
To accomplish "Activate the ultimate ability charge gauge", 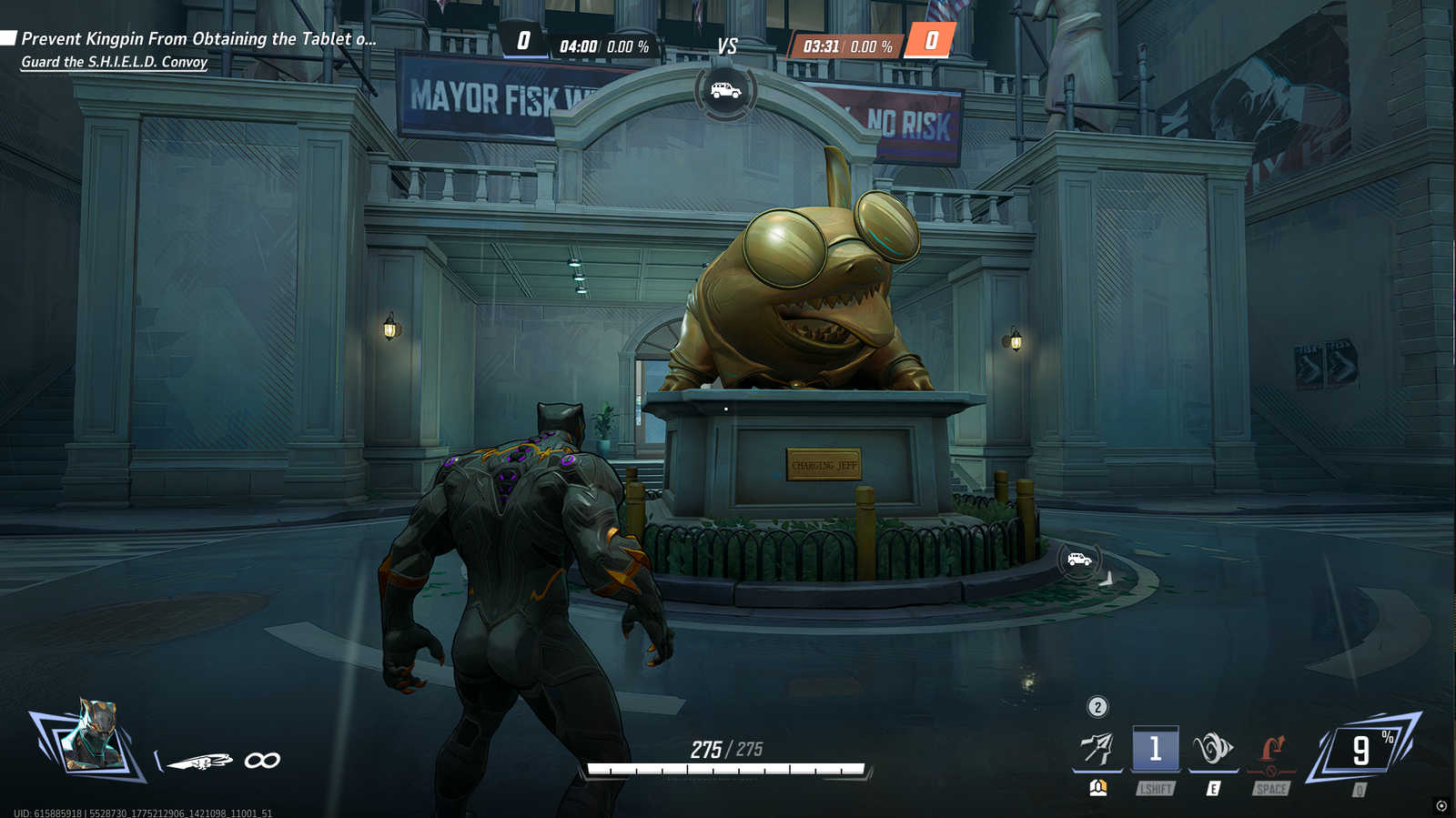I will (x=1361, y=750).
